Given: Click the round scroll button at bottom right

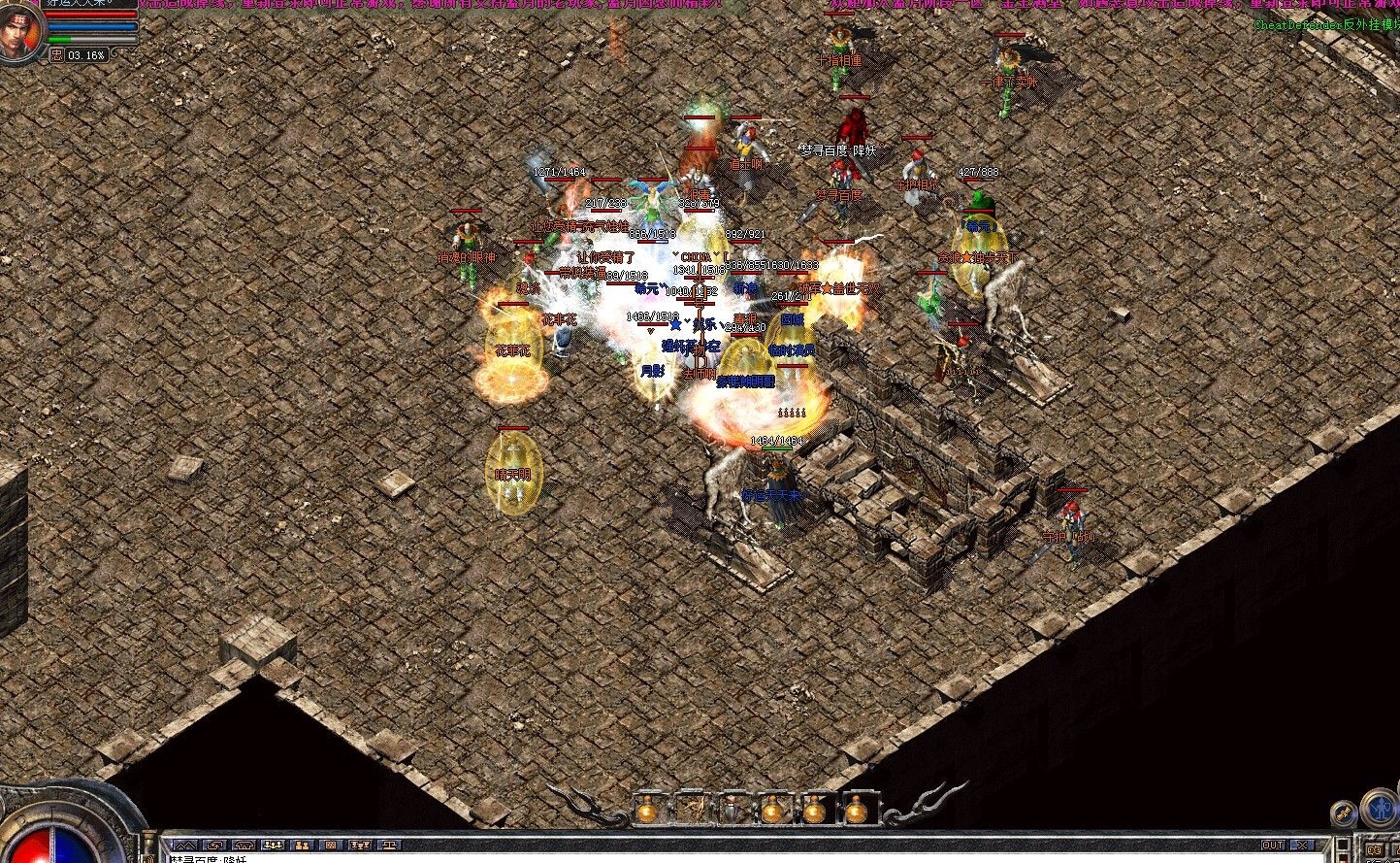Looking at the screenshot, I should (1344, 813).
